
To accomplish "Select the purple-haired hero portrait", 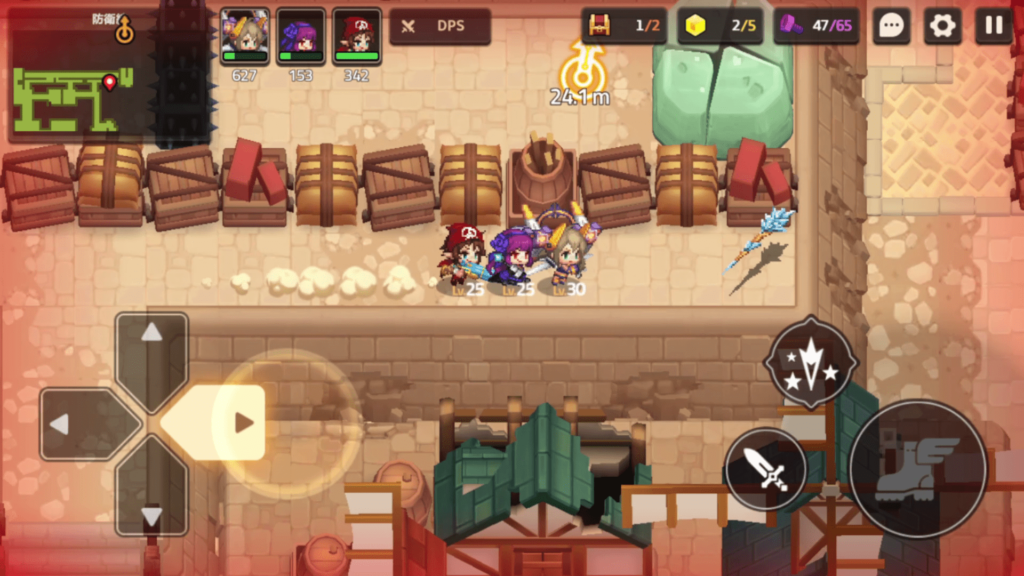I will tap(301, 37).
